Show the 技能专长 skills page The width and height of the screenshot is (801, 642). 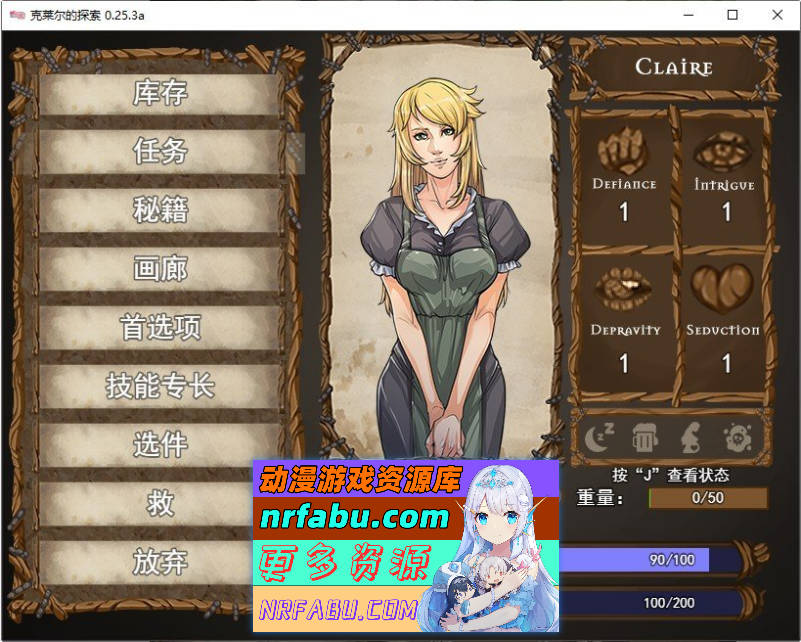(x=160, y=386)
